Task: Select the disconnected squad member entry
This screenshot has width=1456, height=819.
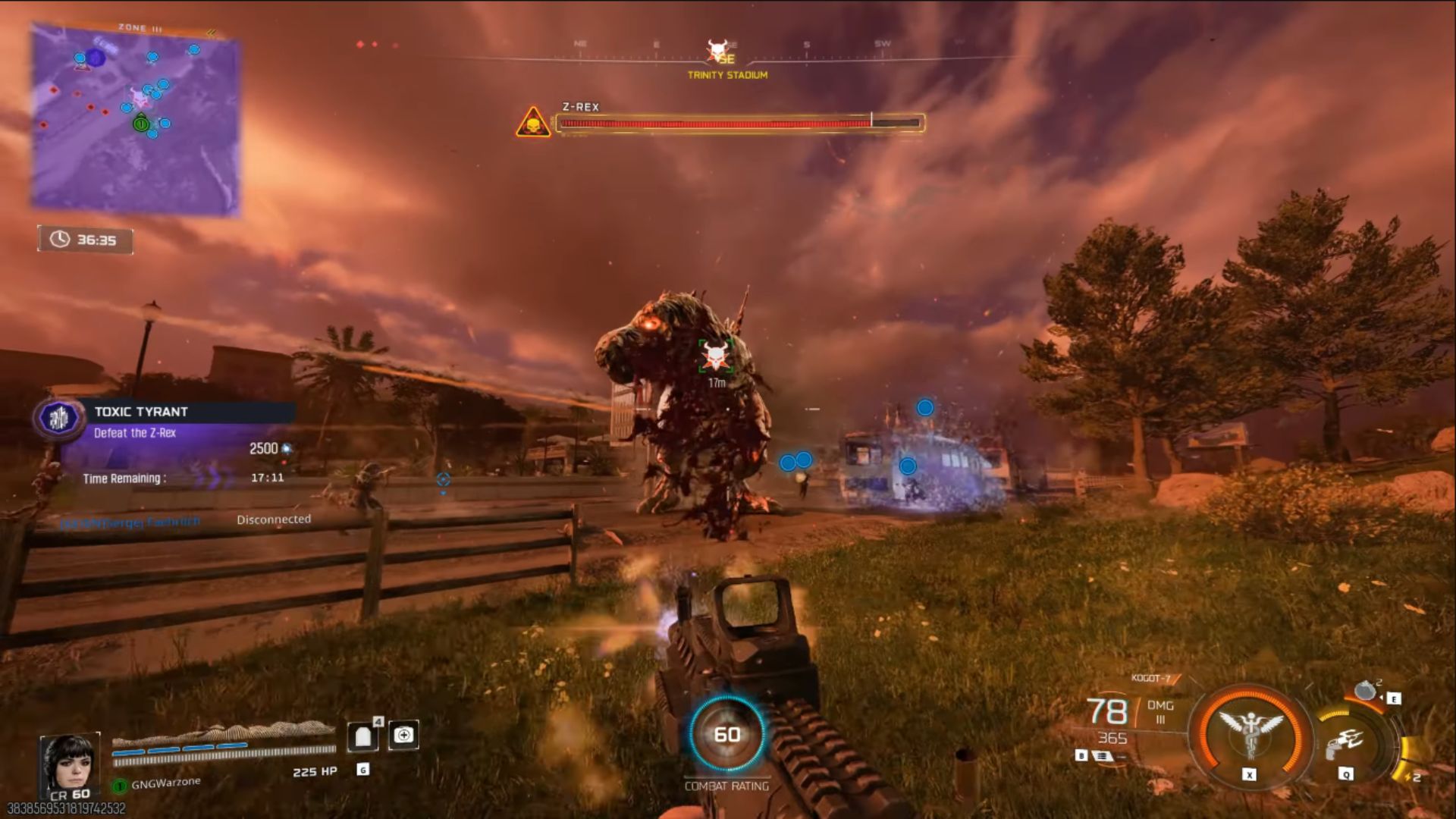Action: [x=186, y=521]
